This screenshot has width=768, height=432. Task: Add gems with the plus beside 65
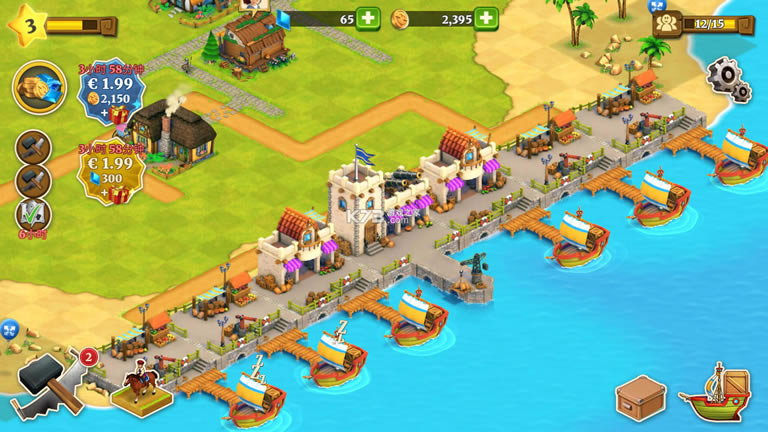coord(367,18)
